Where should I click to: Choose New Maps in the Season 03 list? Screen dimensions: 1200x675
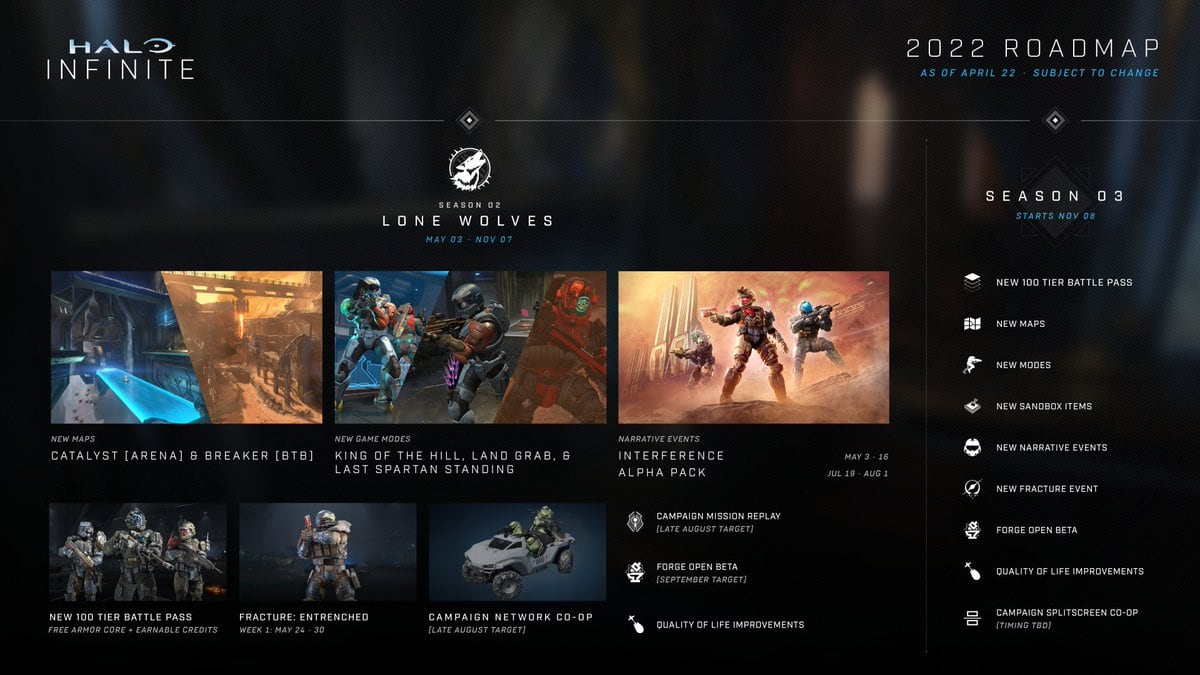pos(1020,324)
